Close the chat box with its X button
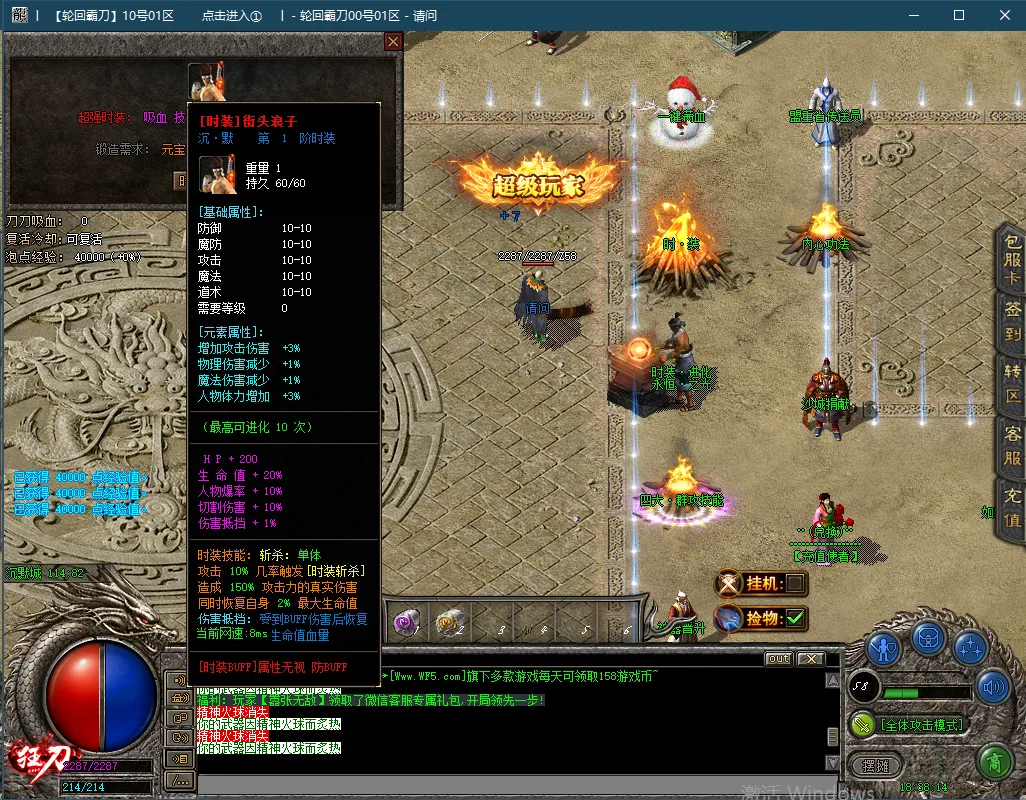 (810, 659)
